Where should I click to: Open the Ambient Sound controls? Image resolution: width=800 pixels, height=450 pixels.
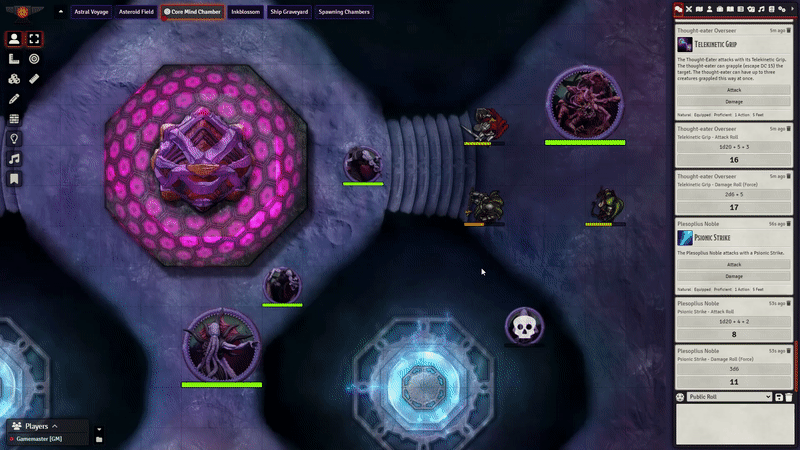point(14,159)
